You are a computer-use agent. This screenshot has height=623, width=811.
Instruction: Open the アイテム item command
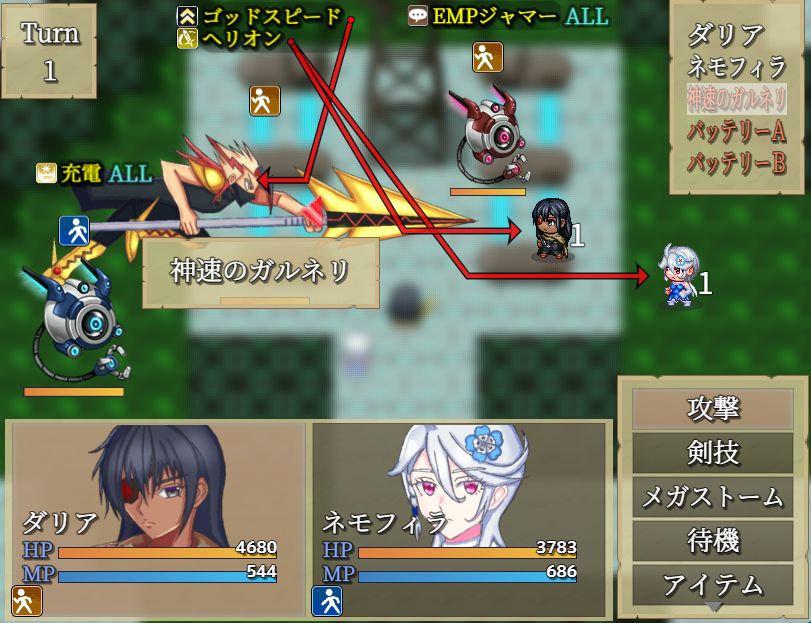point(713,583)
